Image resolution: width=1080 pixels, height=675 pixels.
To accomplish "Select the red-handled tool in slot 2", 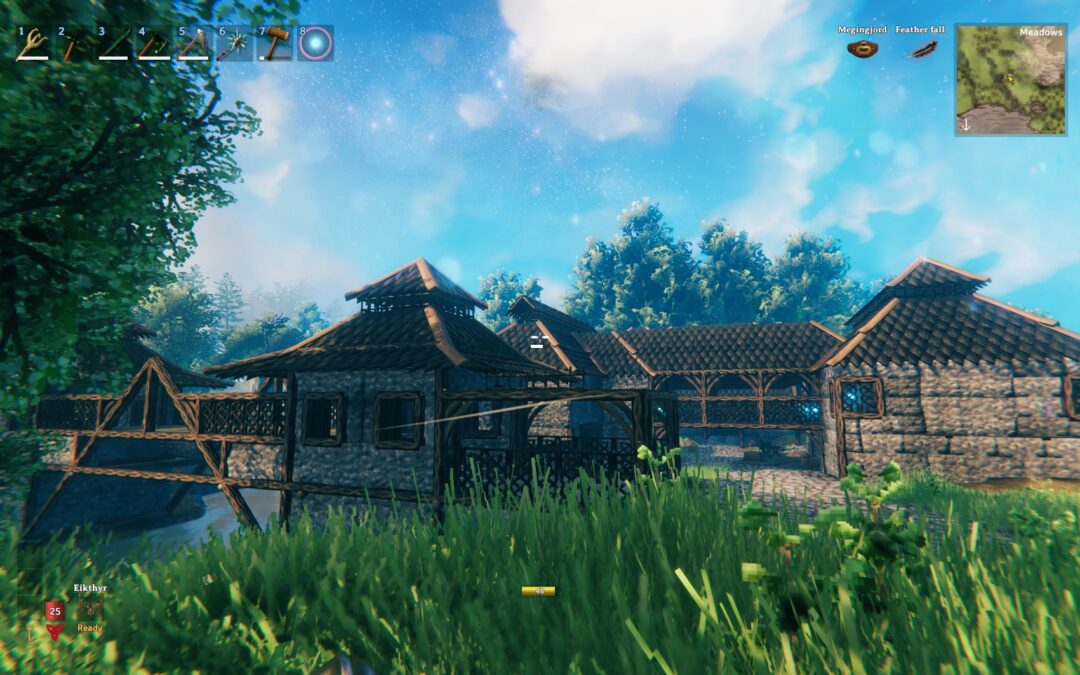I will pyautogui.click(x=73, y=44).
